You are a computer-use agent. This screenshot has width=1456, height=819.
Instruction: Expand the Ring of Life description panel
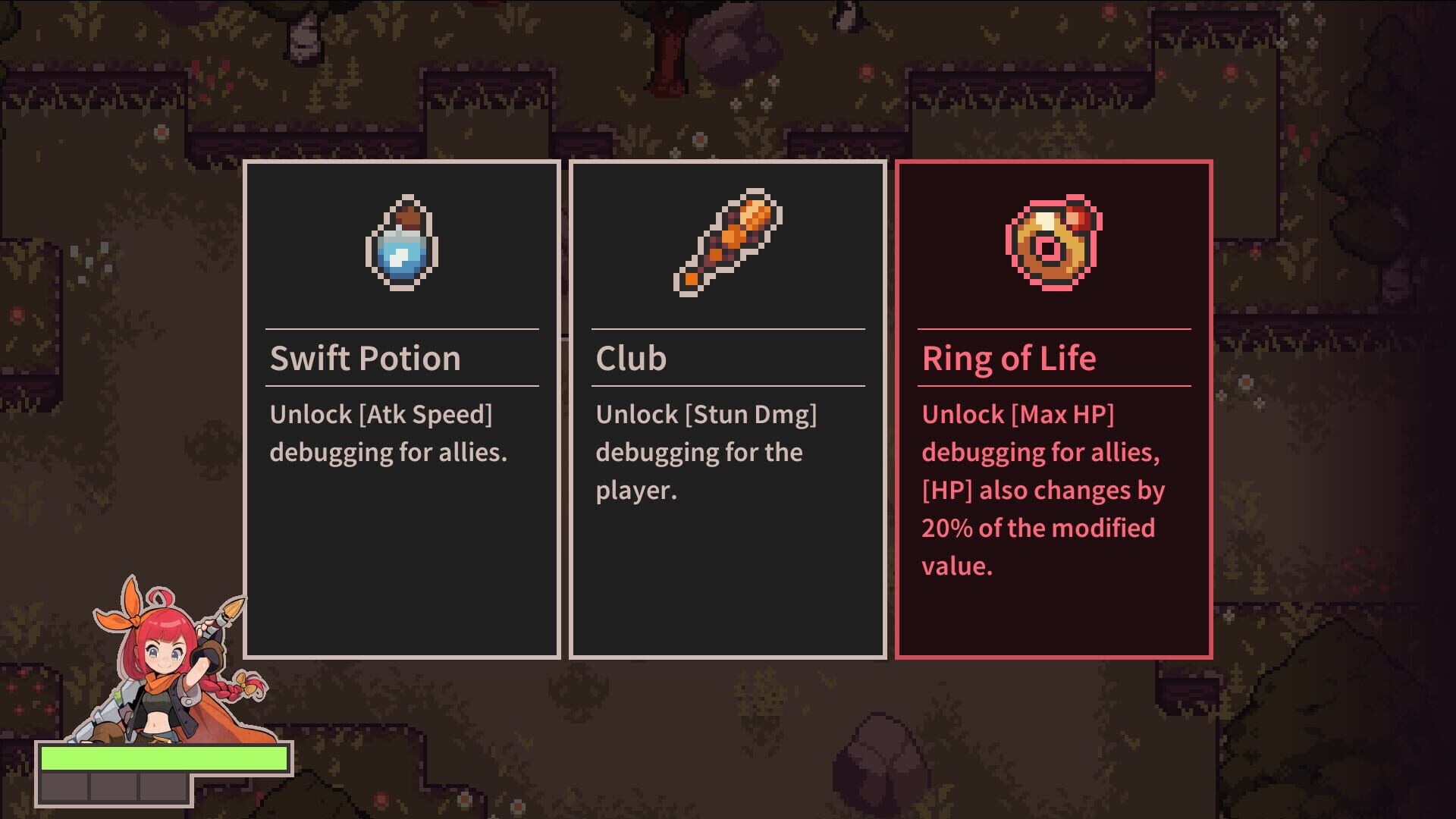point(1043,489)
